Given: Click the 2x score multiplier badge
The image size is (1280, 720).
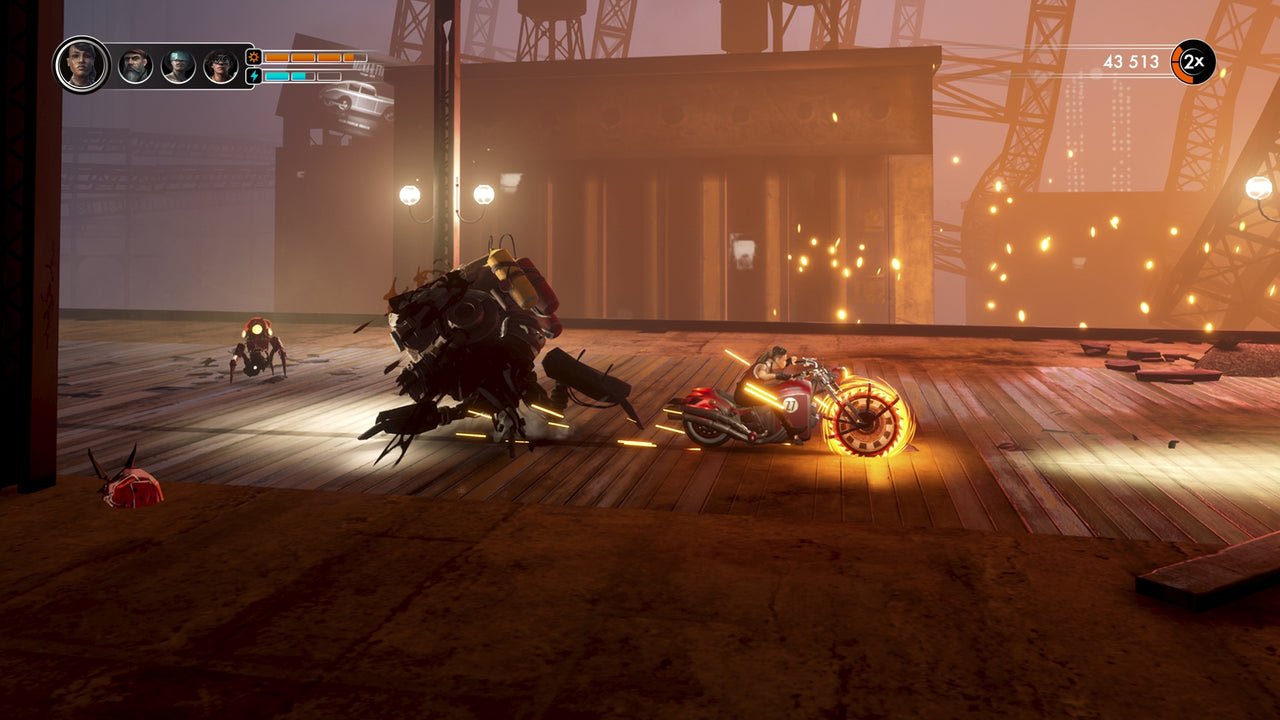Looking at the screenshot, I should pos(1192,62).
